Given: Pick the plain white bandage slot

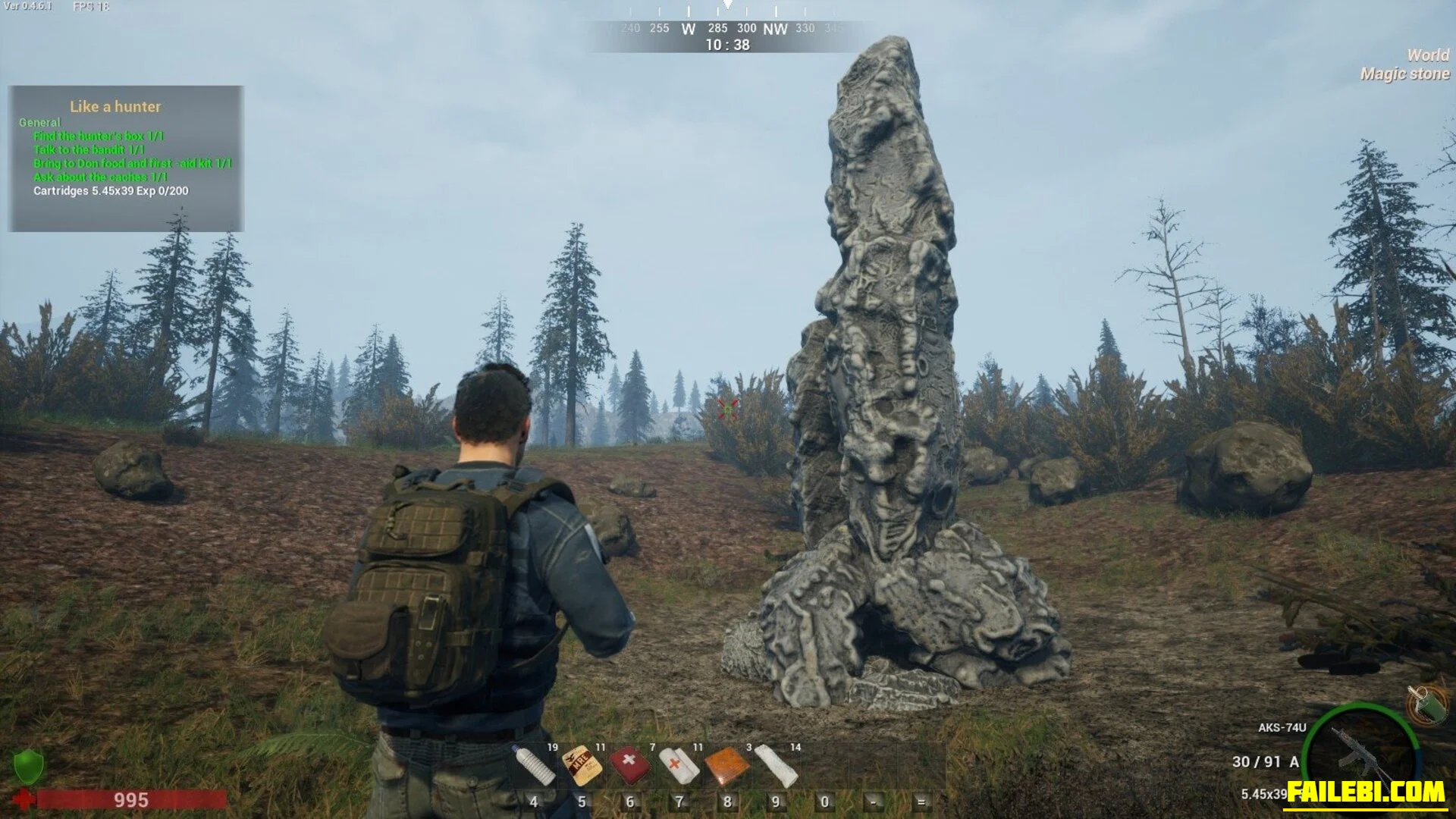Looking at the screenshot, I should click(x=777, y=764).
